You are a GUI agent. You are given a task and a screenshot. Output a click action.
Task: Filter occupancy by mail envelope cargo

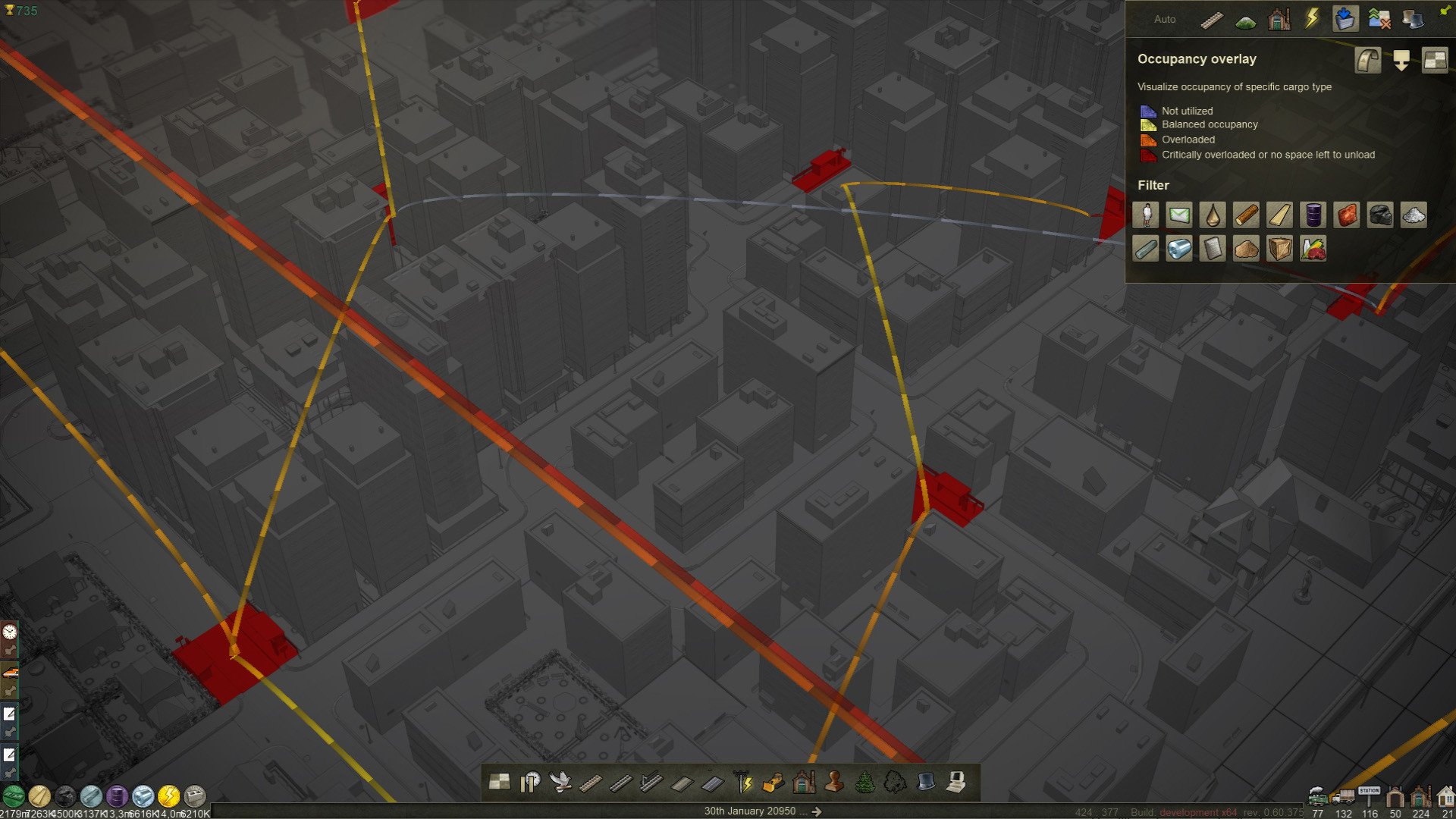click(x=1179, y=215)
